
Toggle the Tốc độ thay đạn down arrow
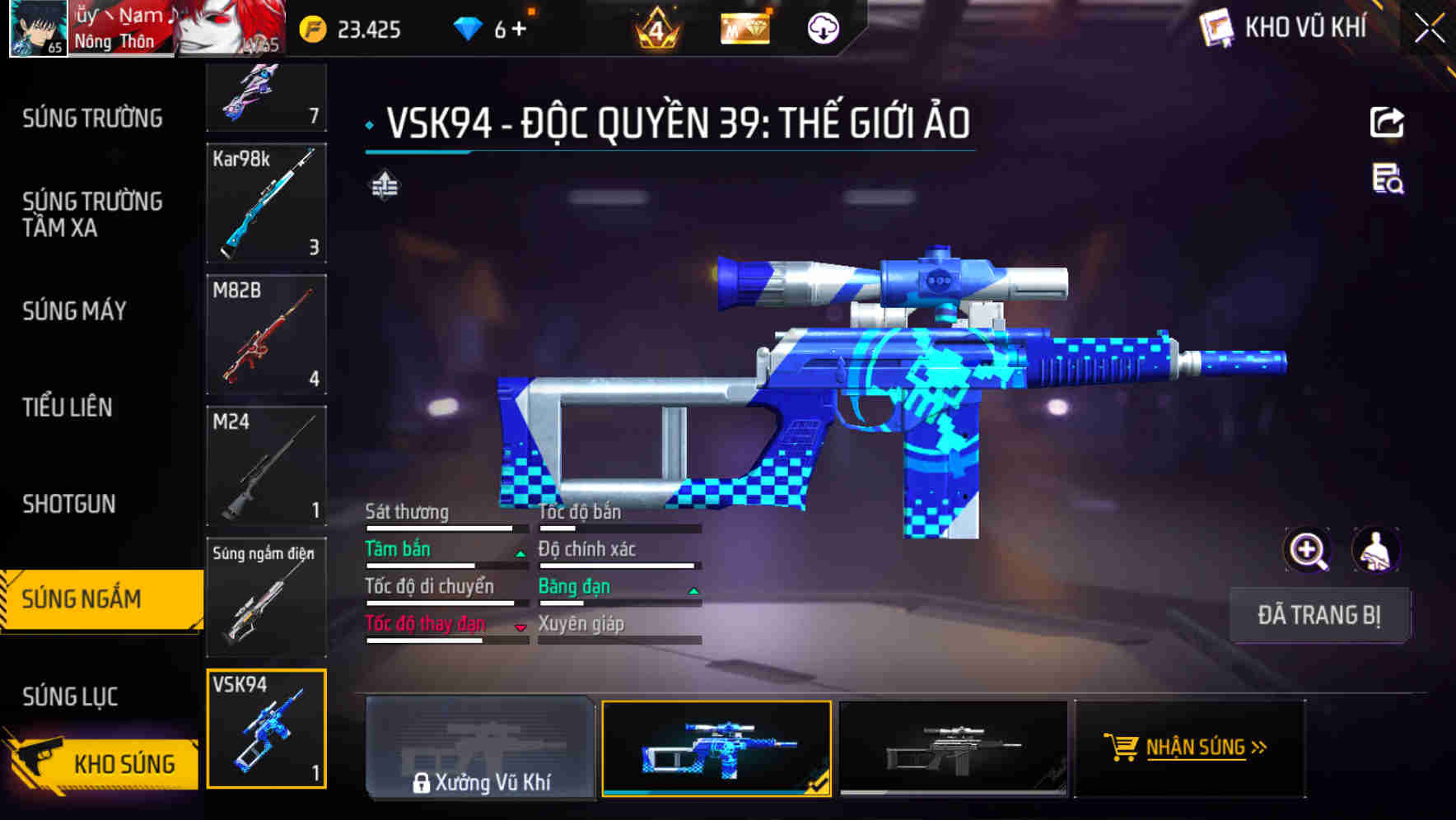[x=520, y=628]
